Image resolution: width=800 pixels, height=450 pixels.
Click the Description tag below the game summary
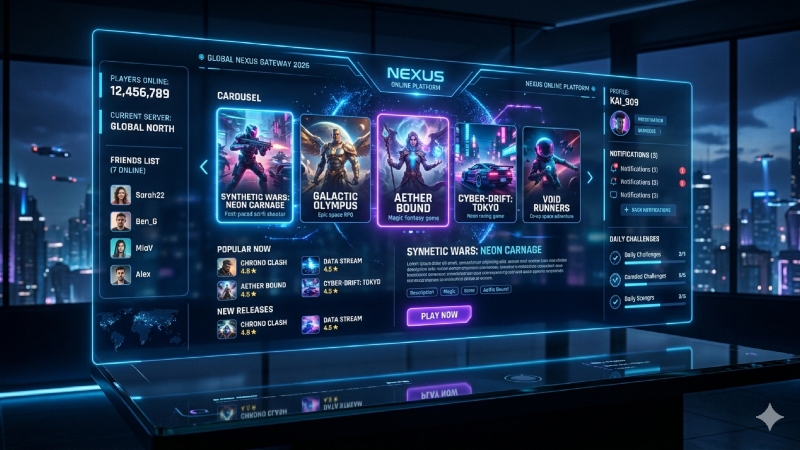tap(424, 291)
